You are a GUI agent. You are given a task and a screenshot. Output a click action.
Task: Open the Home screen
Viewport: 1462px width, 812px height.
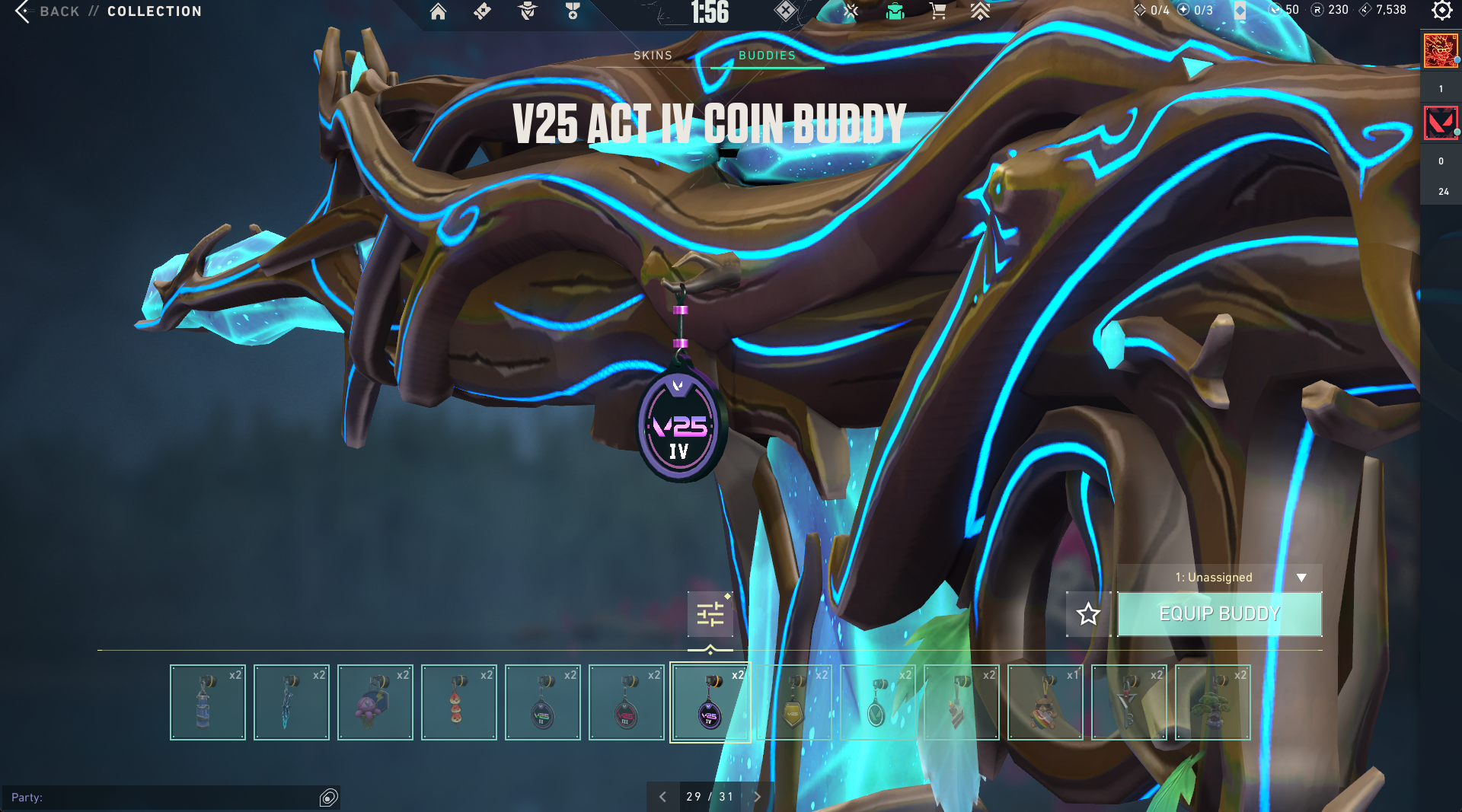pyautogui.click(x=438, y=11)
